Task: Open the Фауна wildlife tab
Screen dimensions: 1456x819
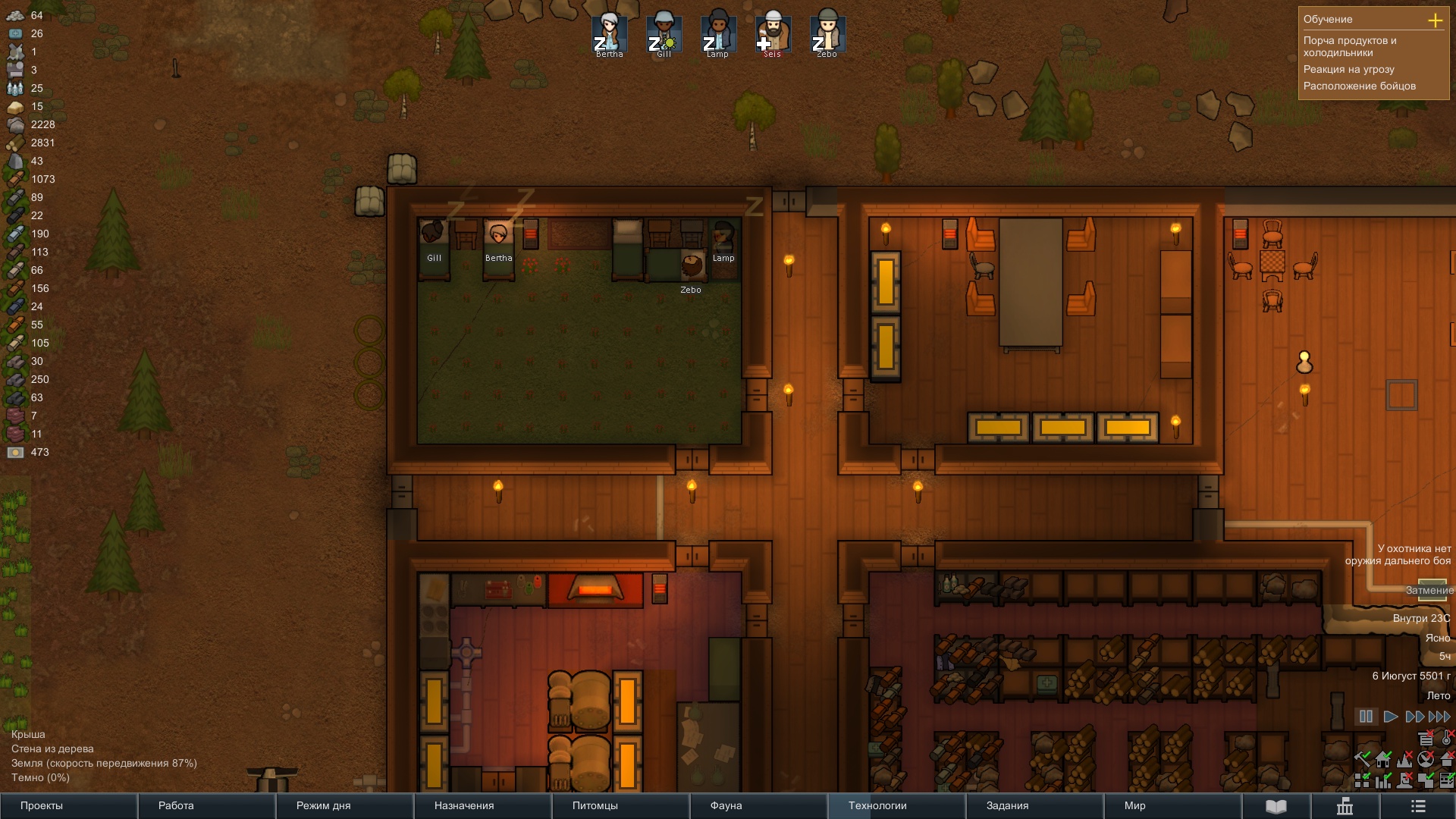Action: (758, 805)
